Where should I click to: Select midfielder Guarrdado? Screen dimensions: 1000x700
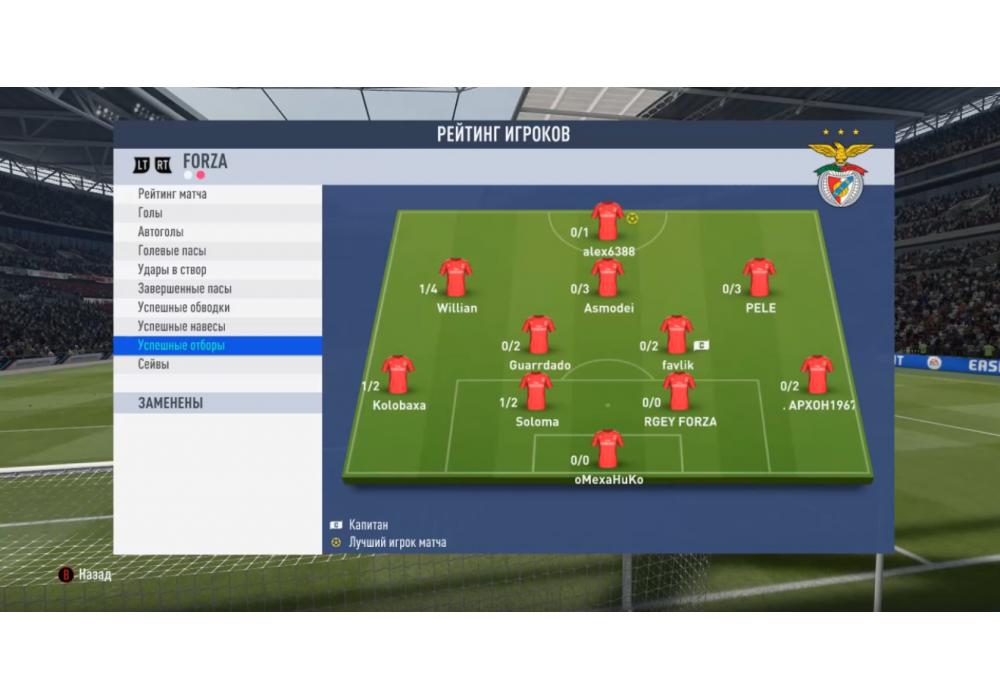click(538, 336)
